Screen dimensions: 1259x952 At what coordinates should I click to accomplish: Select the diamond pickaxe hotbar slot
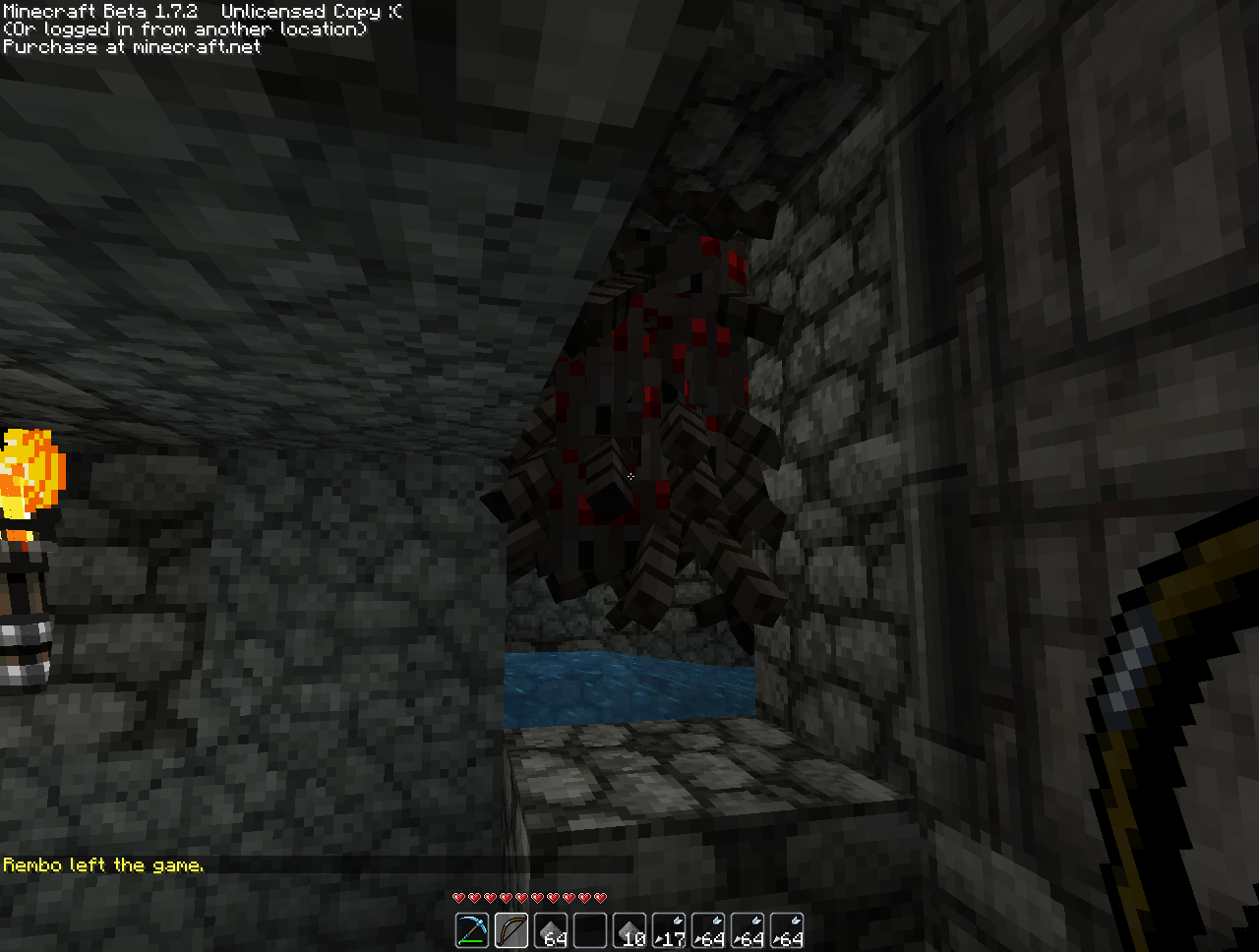472,930
